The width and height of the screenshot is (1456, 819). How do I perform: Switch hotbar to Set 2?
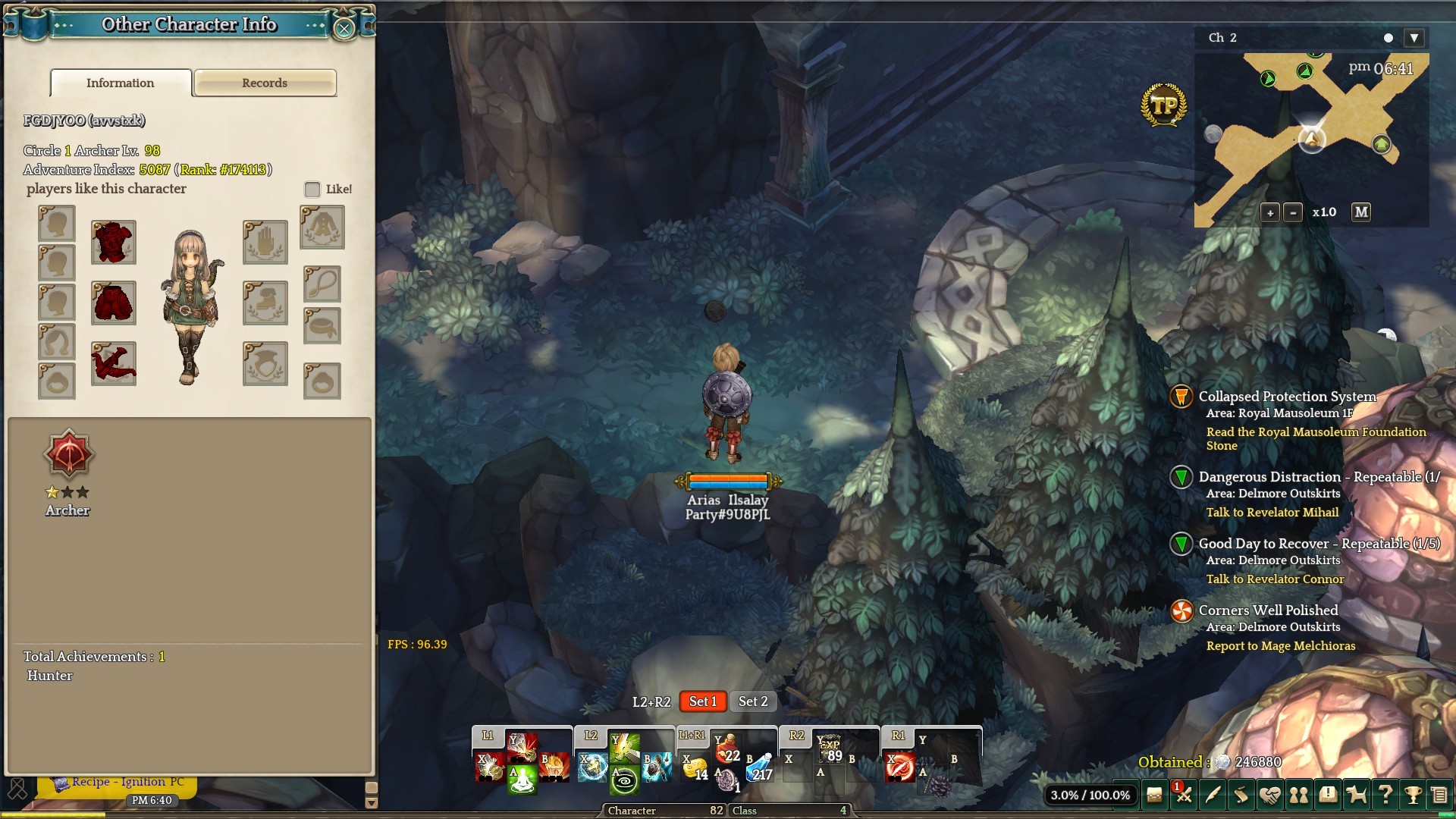pos(753,702)
